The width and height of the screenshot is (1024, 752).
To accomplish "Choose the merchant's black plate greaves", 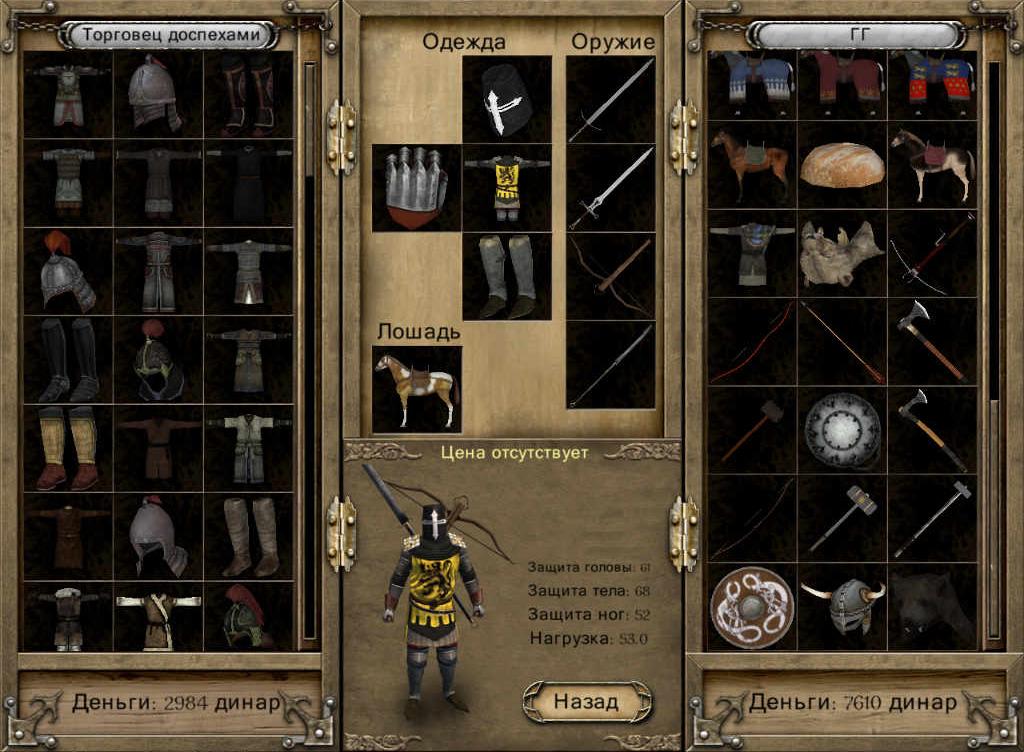I will (68, 360).
